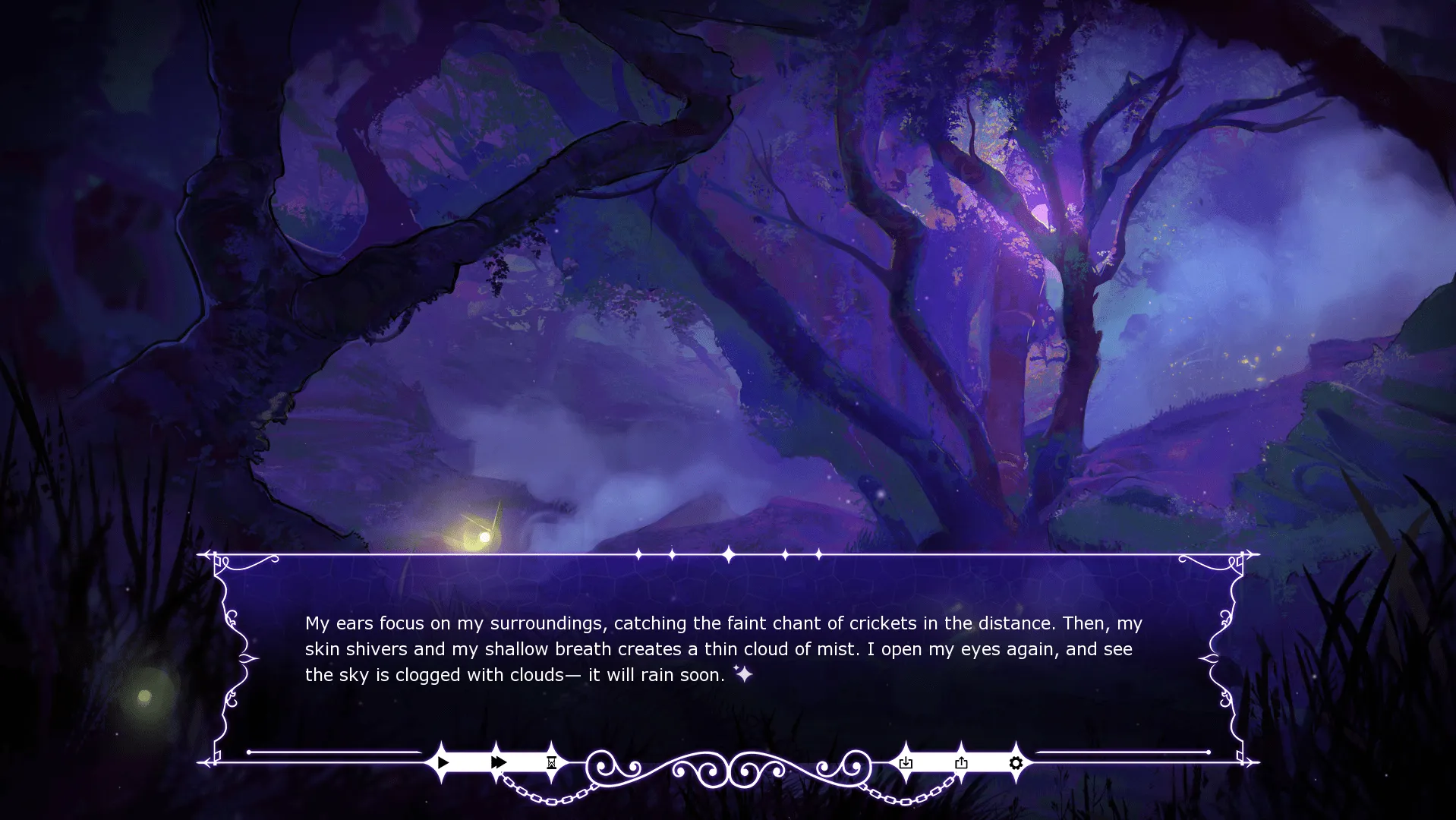1456x820 pixels.
Task: Open the preferences screen via the gear
Action: (1016, 762)
